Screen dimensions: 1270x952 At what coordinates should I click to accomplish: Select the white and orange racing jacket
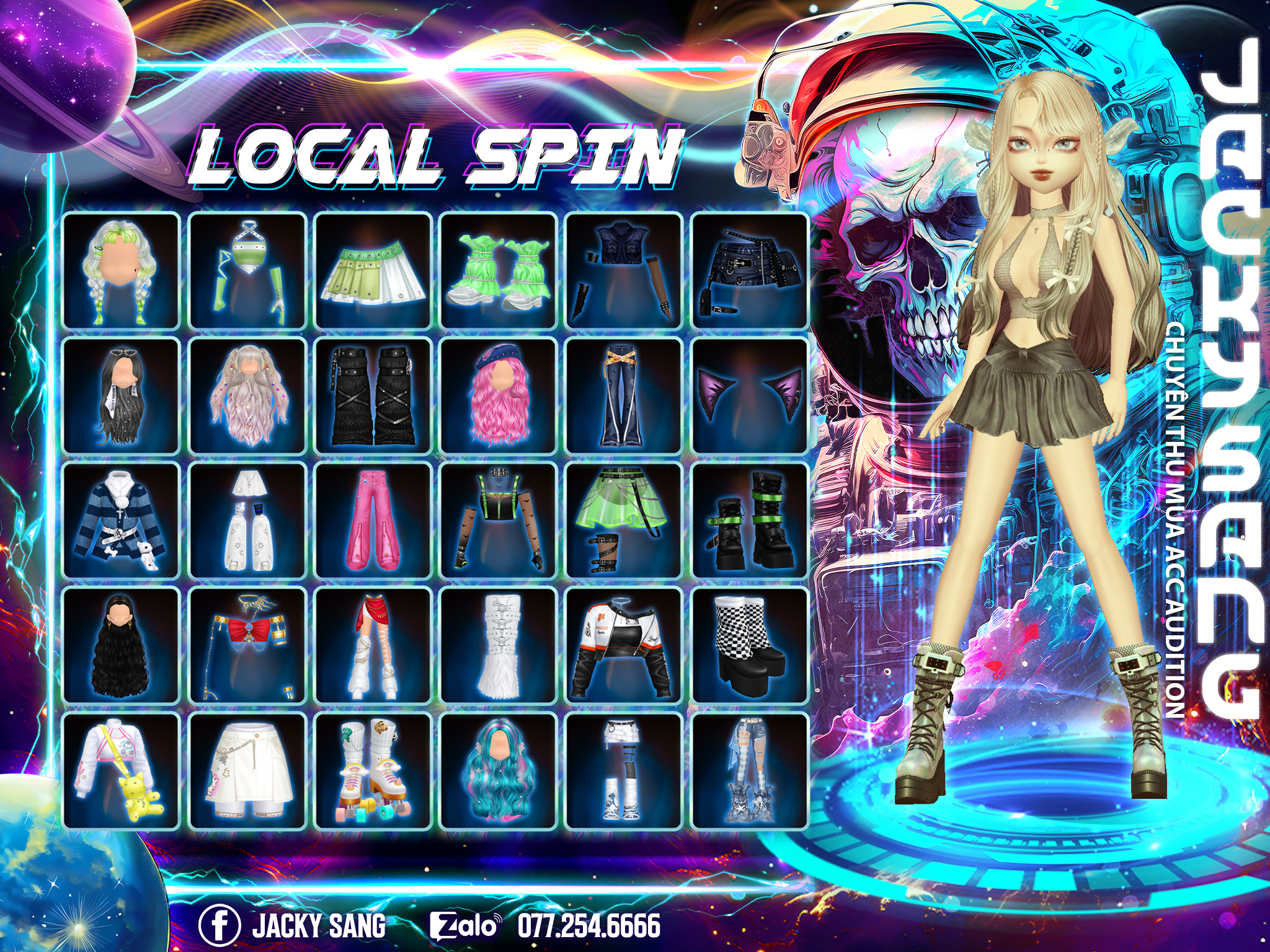point(624,646)
